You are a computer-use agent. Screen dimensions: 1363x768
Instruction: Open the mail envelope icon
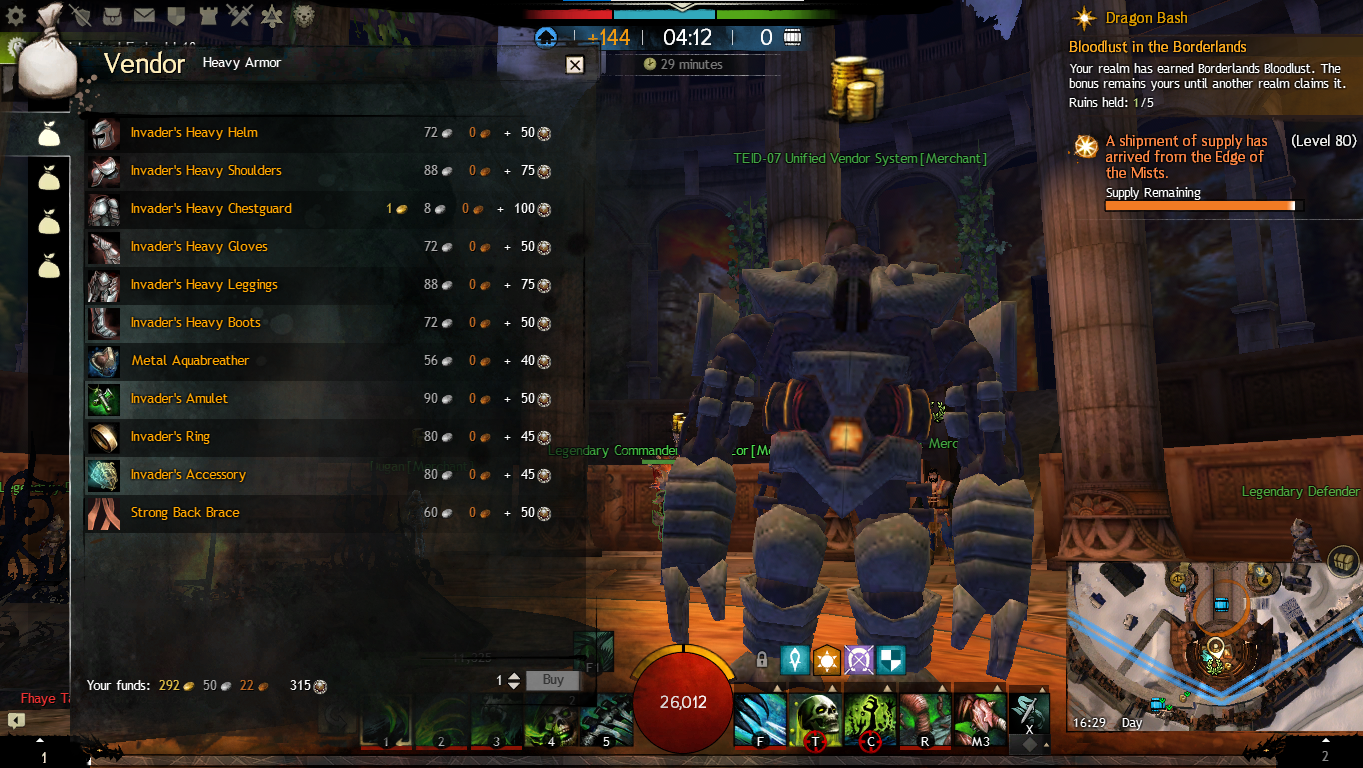144,15
